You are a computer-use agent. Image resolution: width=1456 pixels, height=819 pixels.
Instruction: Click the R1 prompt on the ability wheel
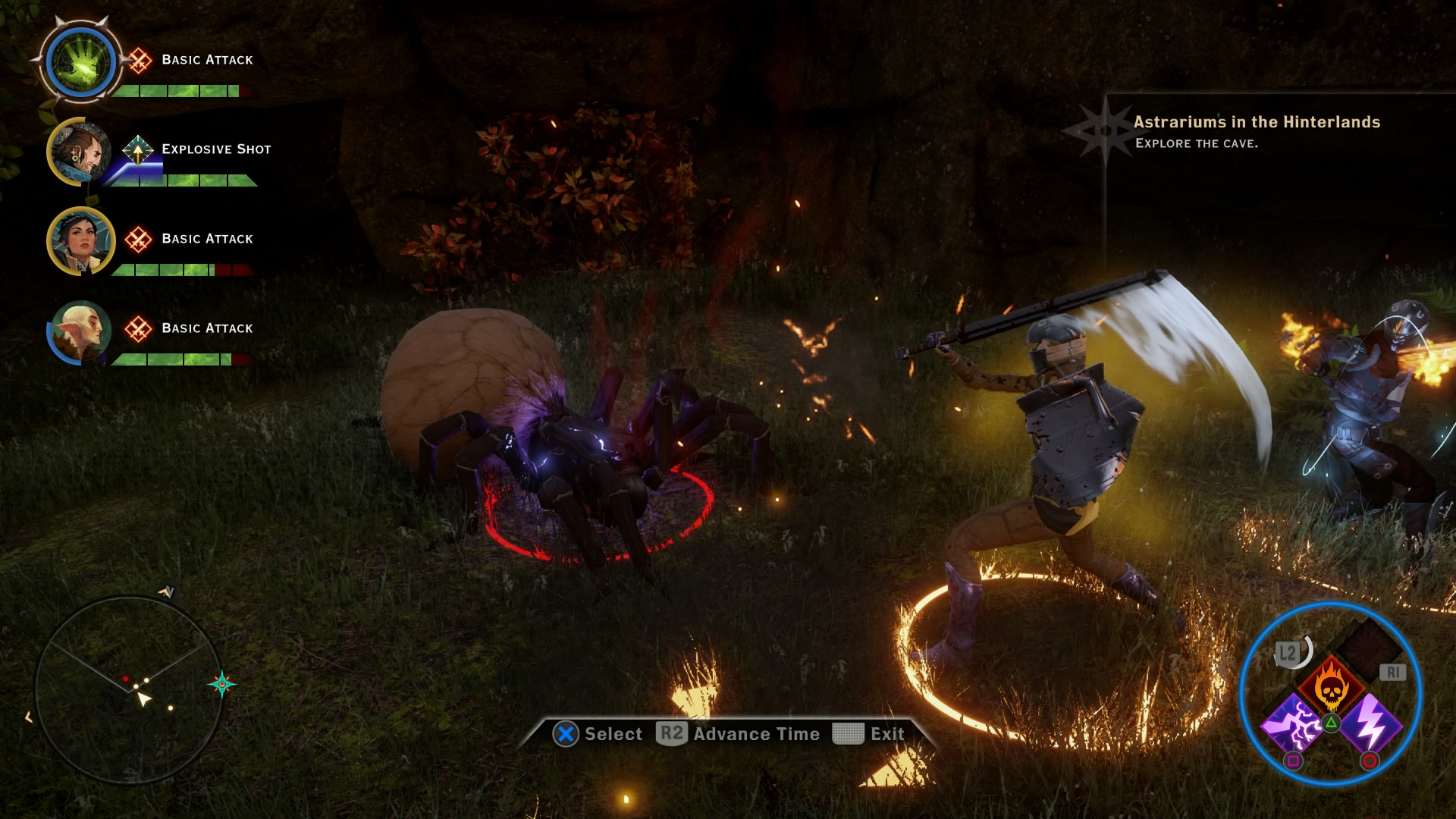pyautogui.click(x=1393, y=673)
